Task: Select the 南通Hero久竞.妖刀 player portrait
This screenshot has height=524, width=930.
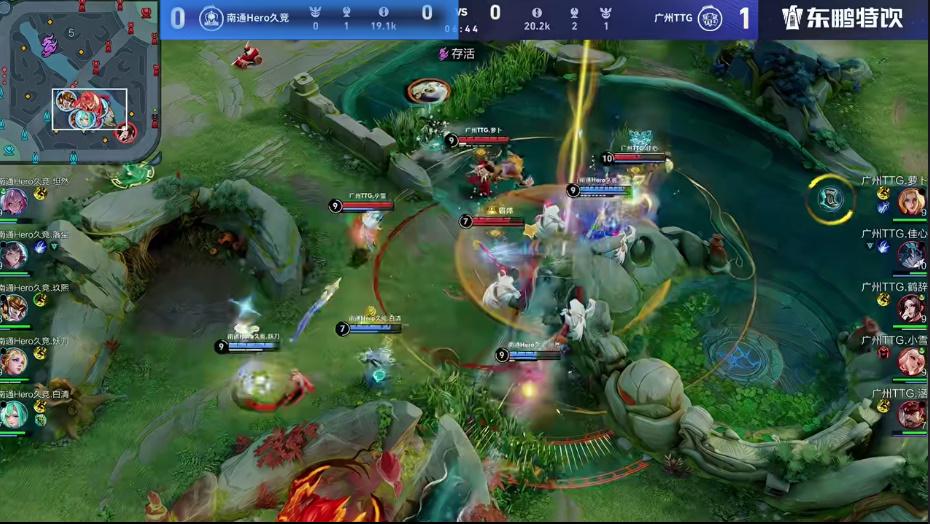Action: coord(13,361)
